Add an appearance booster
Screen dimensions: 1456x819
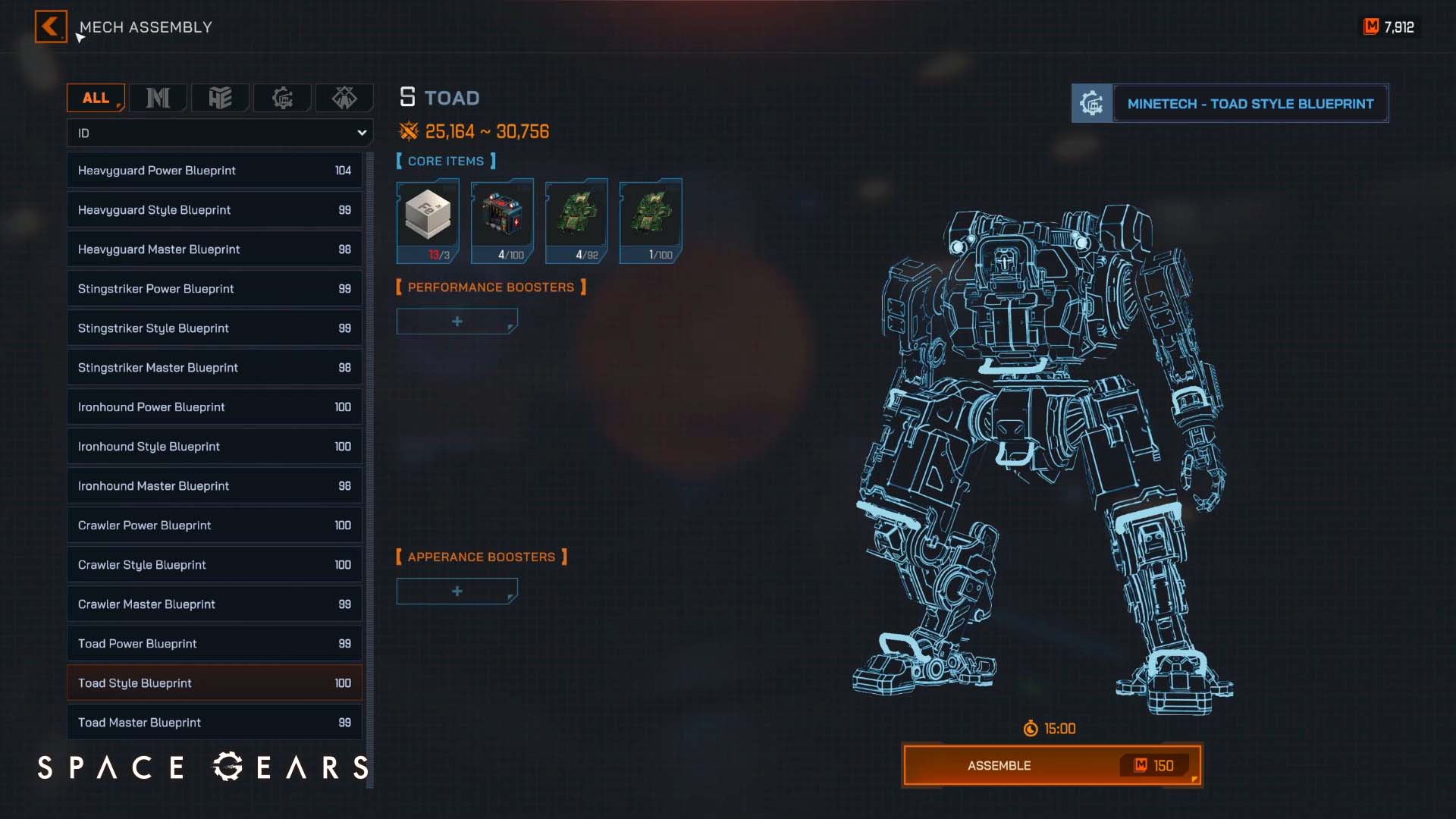click(457, 591)
